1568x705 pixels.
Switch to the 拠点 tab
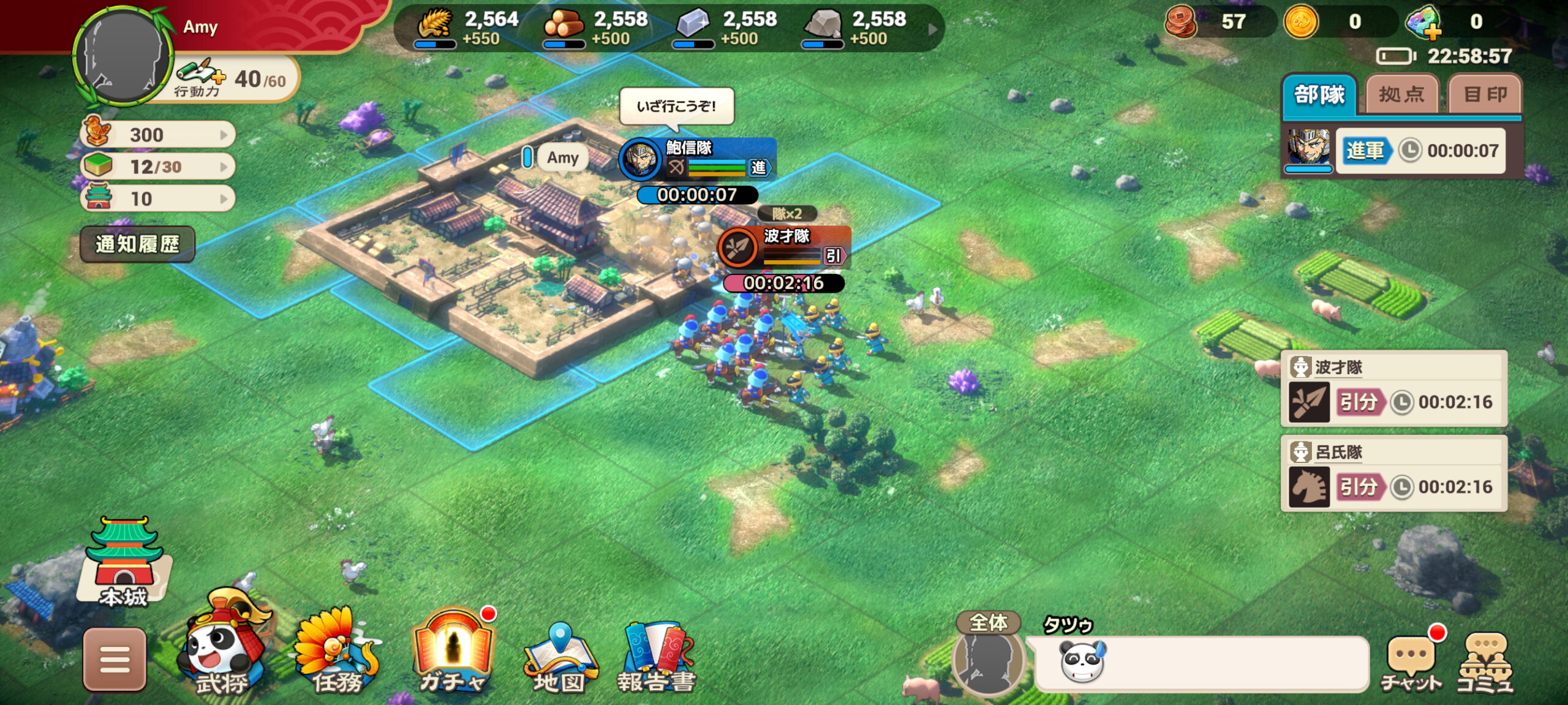point(1401,95)
